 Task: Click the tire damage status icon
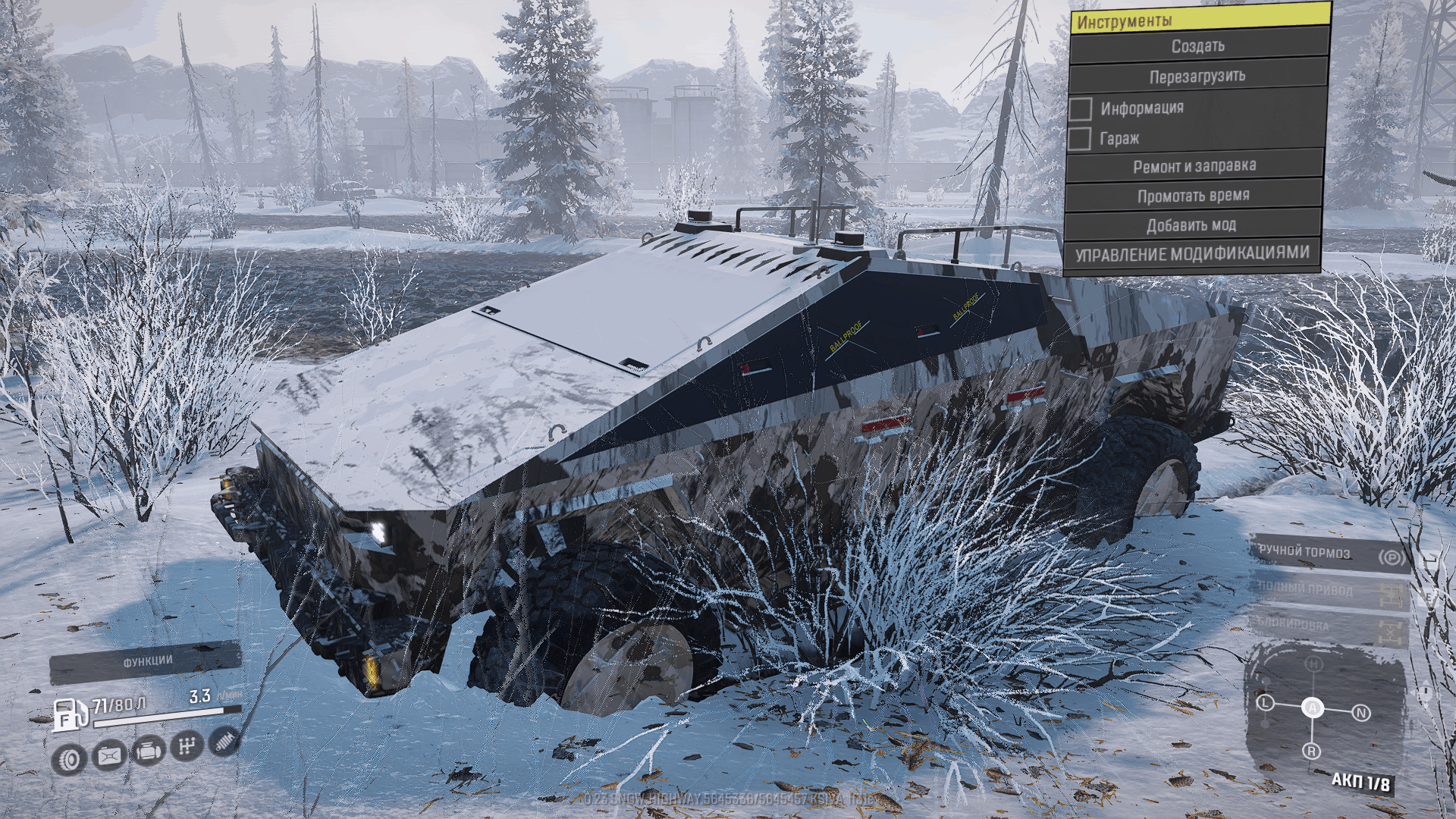(x=69, y=758)
